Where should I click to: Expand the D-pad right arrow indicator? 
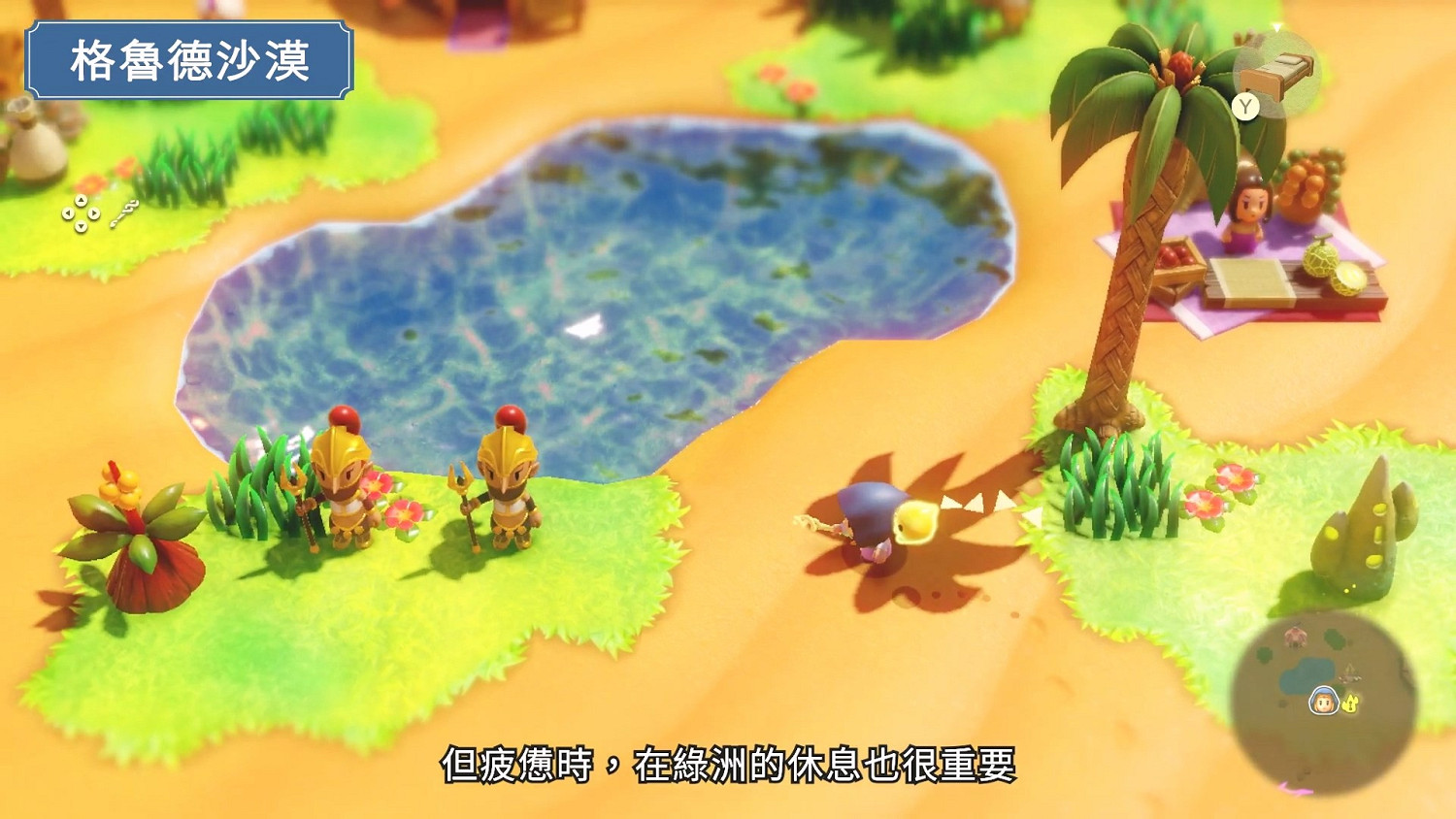(x=95, y=213)
